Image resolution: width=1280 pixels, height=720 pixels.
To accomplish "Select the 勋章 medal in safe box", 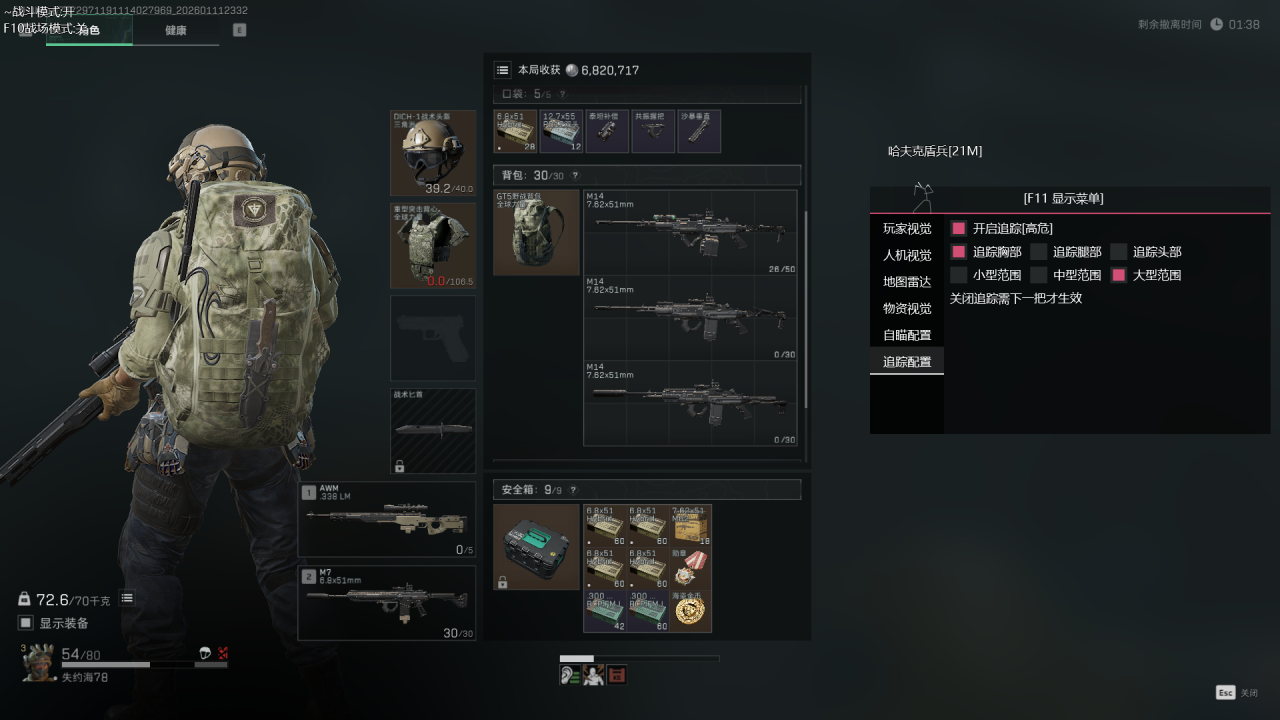I will pyautogui.click(x=691, y=568).
